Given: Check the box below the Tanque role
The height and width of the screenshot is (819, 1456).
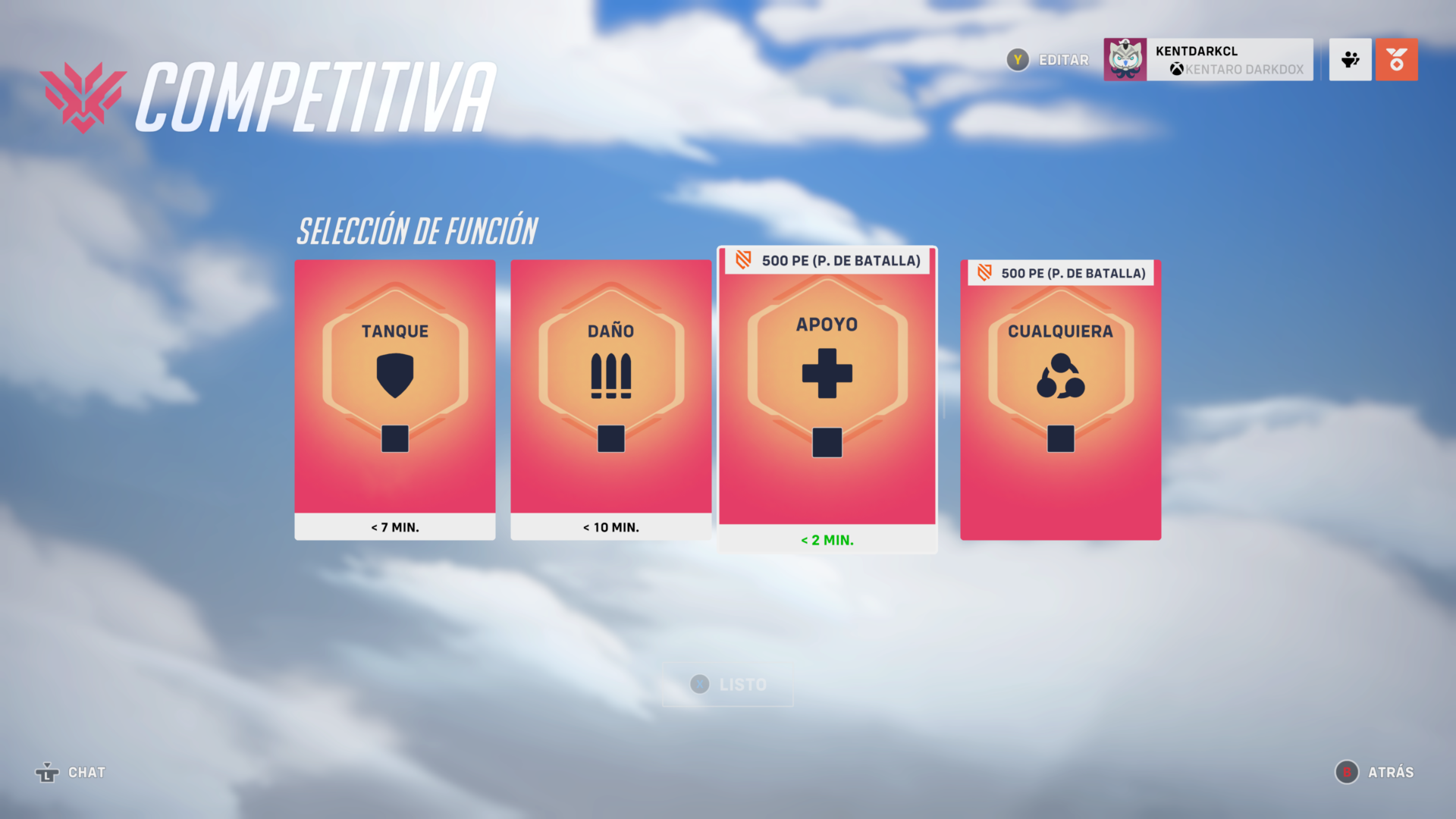Looking at the screenshot, I should [x=394, y=438].
